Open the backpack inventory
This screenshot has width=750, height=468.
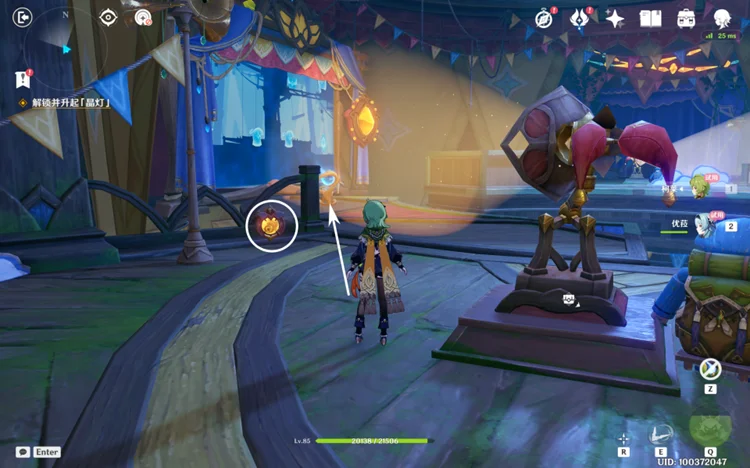pos(686,18)
